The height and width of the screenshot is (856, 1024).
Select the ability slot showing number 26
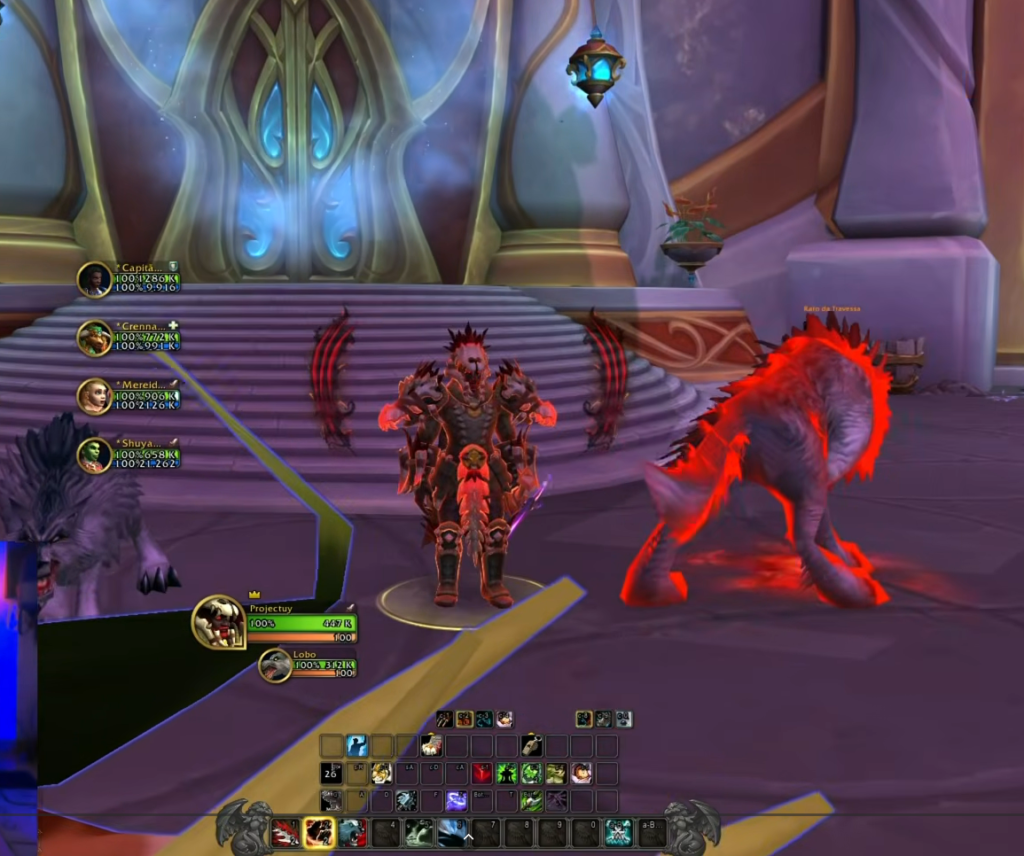331,773
